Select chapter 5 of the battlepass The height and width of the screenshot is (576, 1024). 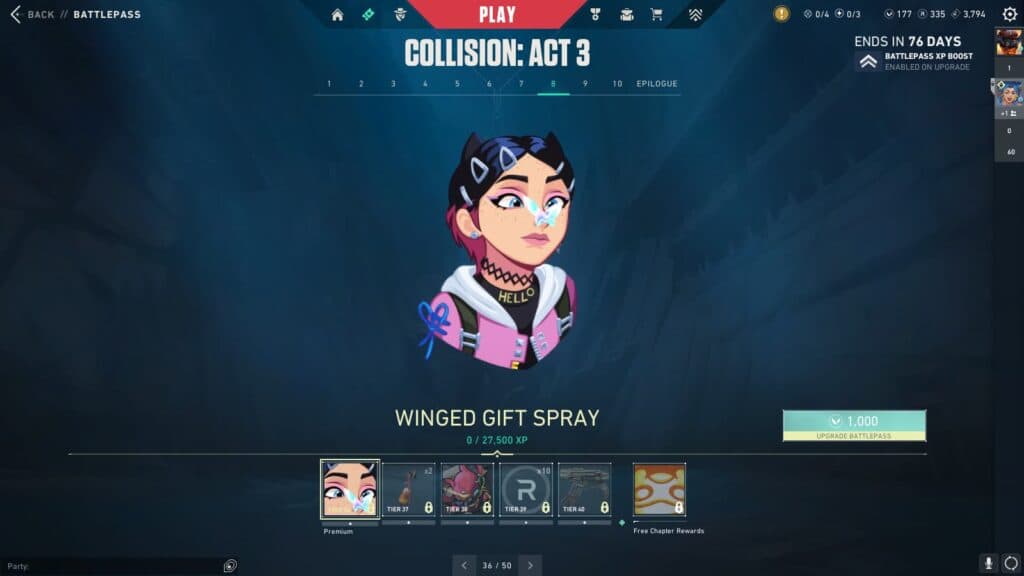point(457,84)
